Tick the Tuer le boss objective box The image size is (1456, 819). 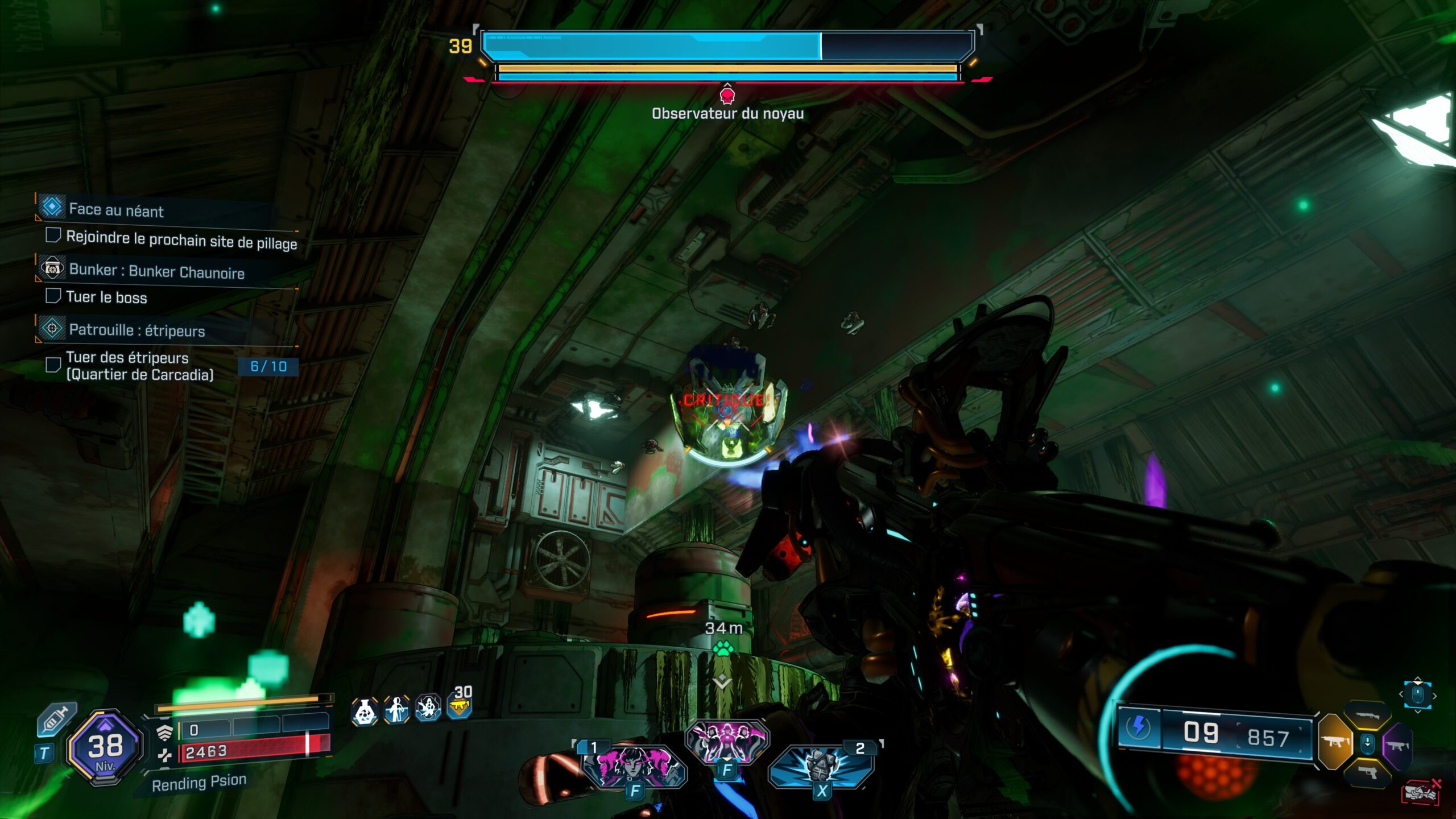coord(54,297)
